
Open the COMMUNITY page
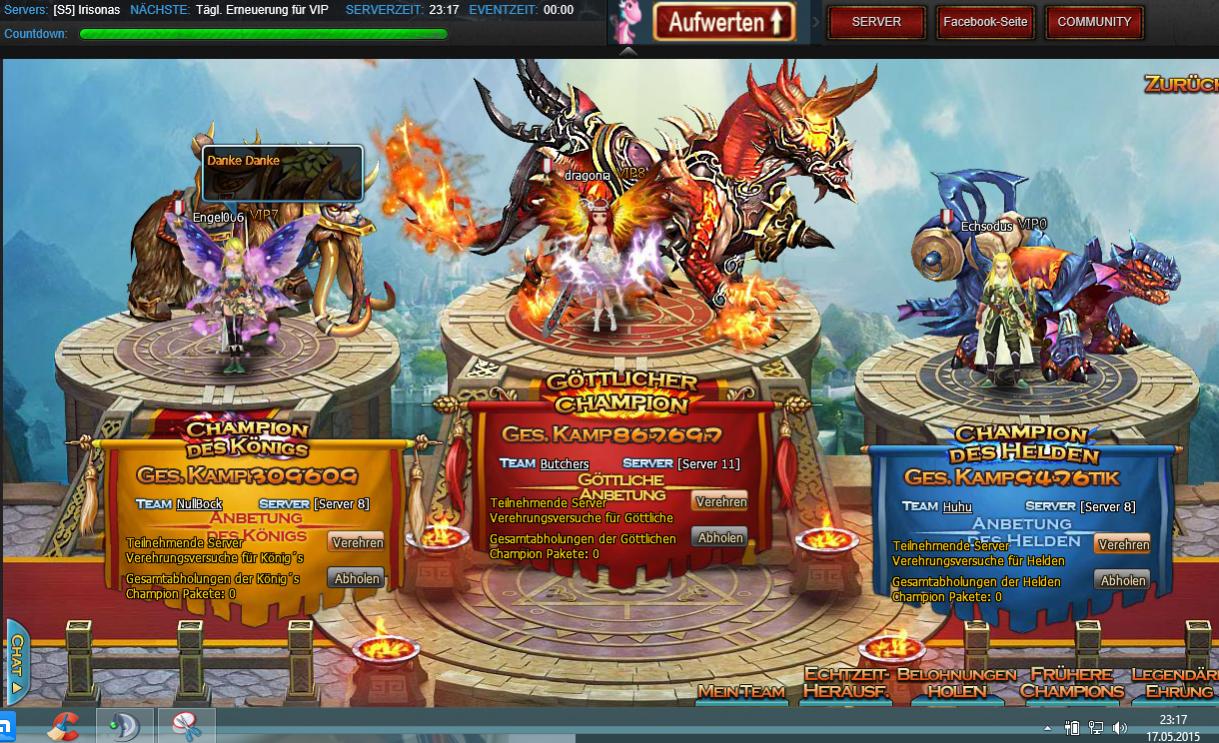1094,22
